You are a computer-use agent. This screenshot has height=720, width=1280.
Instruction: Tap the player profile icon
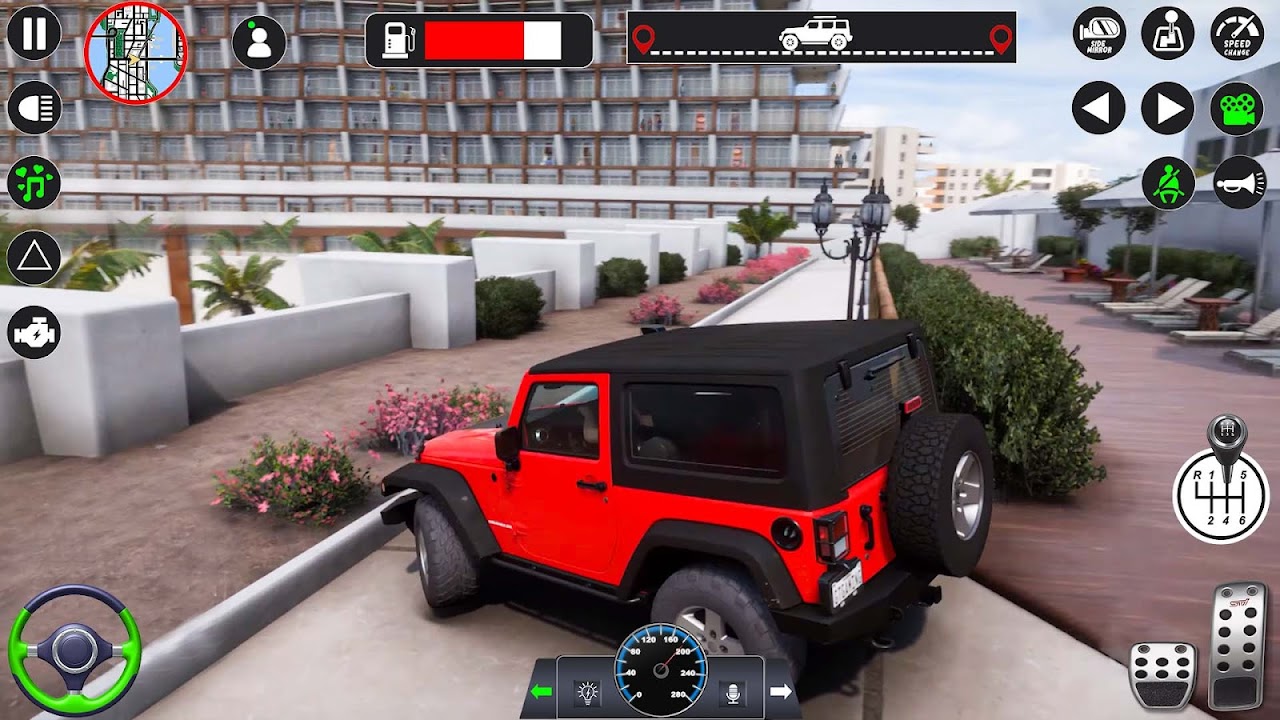(x=259, y=42)
